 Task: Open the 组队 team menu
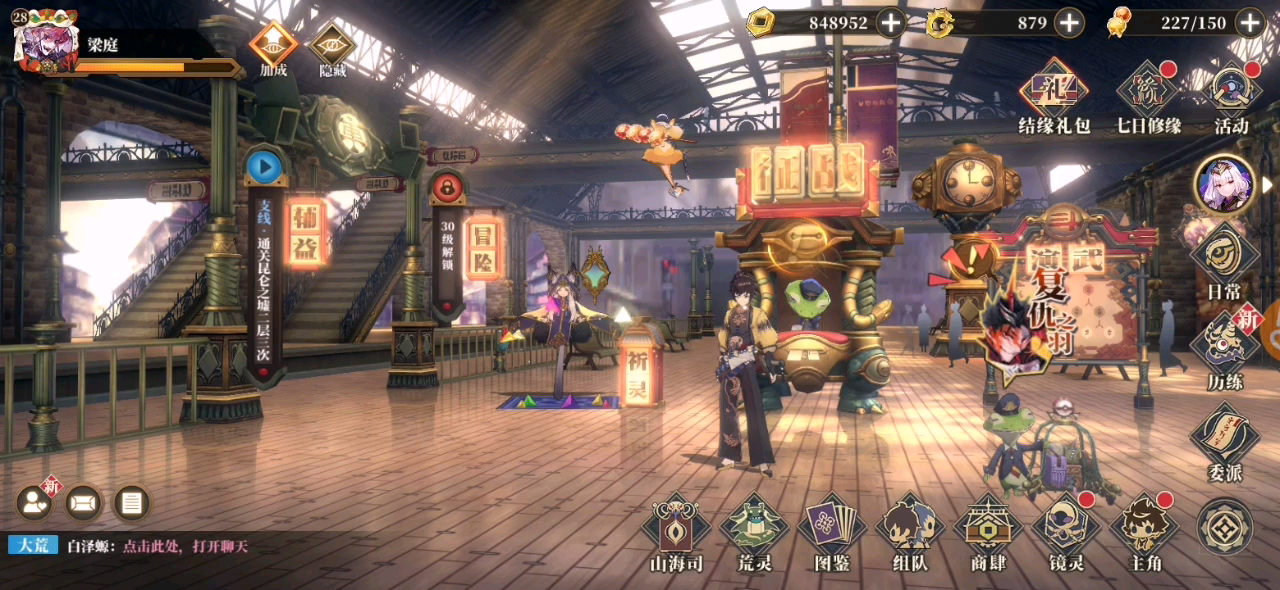tap(910, 532)
